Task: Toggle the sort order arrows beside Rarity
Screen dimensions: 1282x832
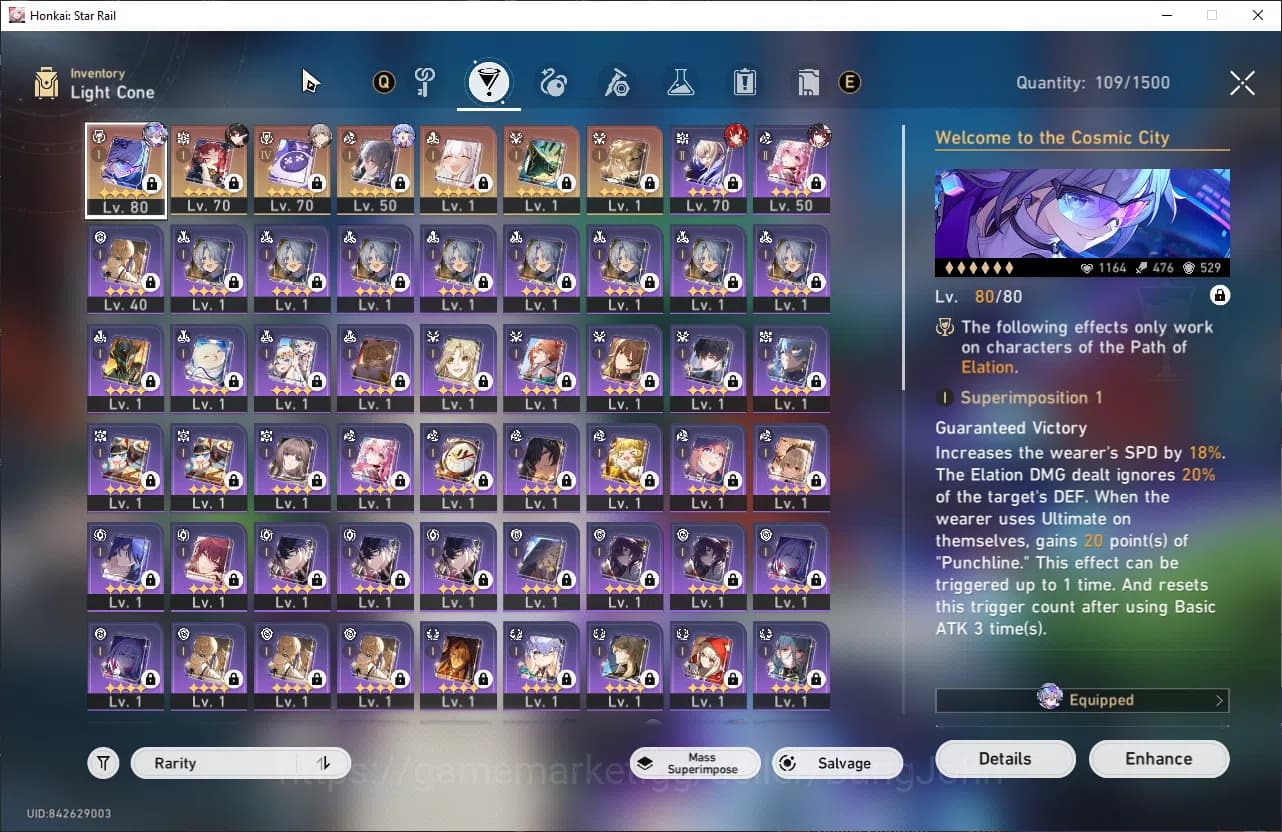Action: pyautogui.click(x=322, y=762)
